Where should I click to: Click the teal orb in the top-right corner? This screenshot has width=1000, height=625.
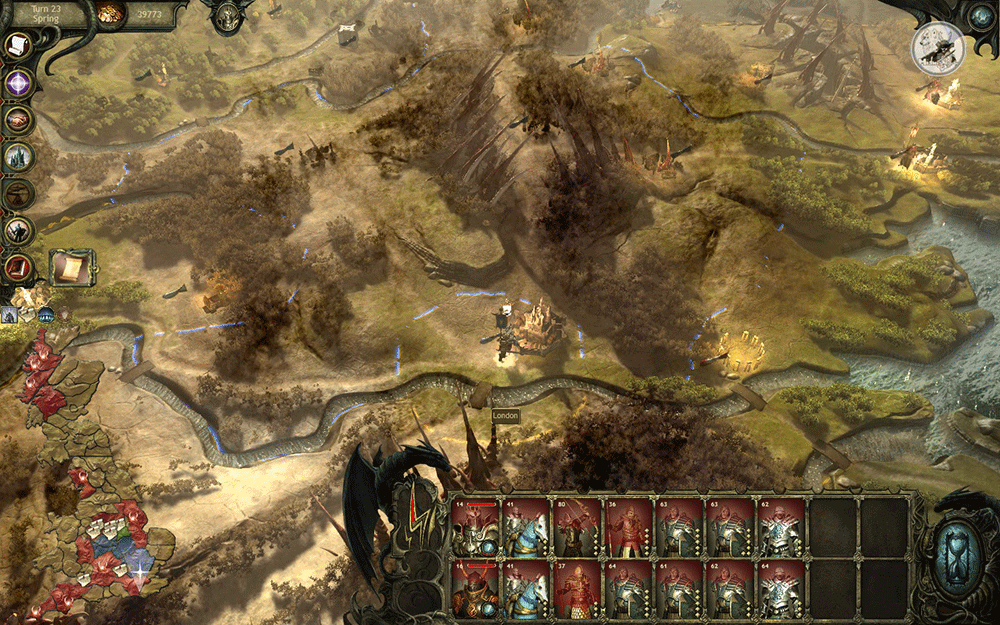(980, 17)
